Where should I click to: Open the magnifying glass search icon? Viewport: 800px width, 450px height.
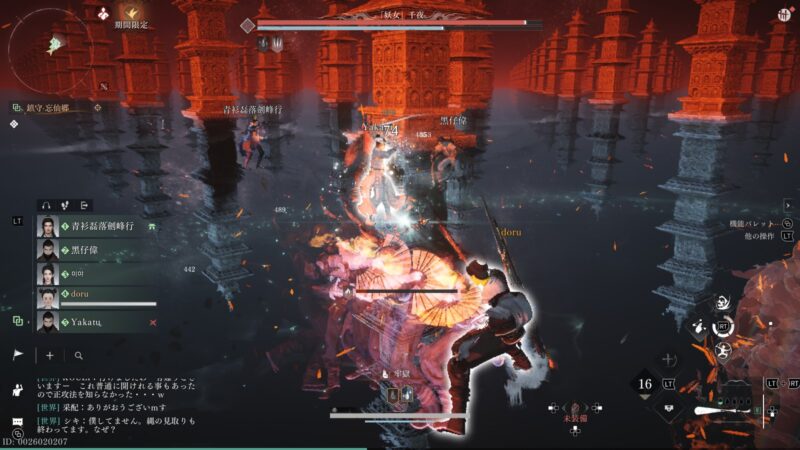[x=78, y=355]
